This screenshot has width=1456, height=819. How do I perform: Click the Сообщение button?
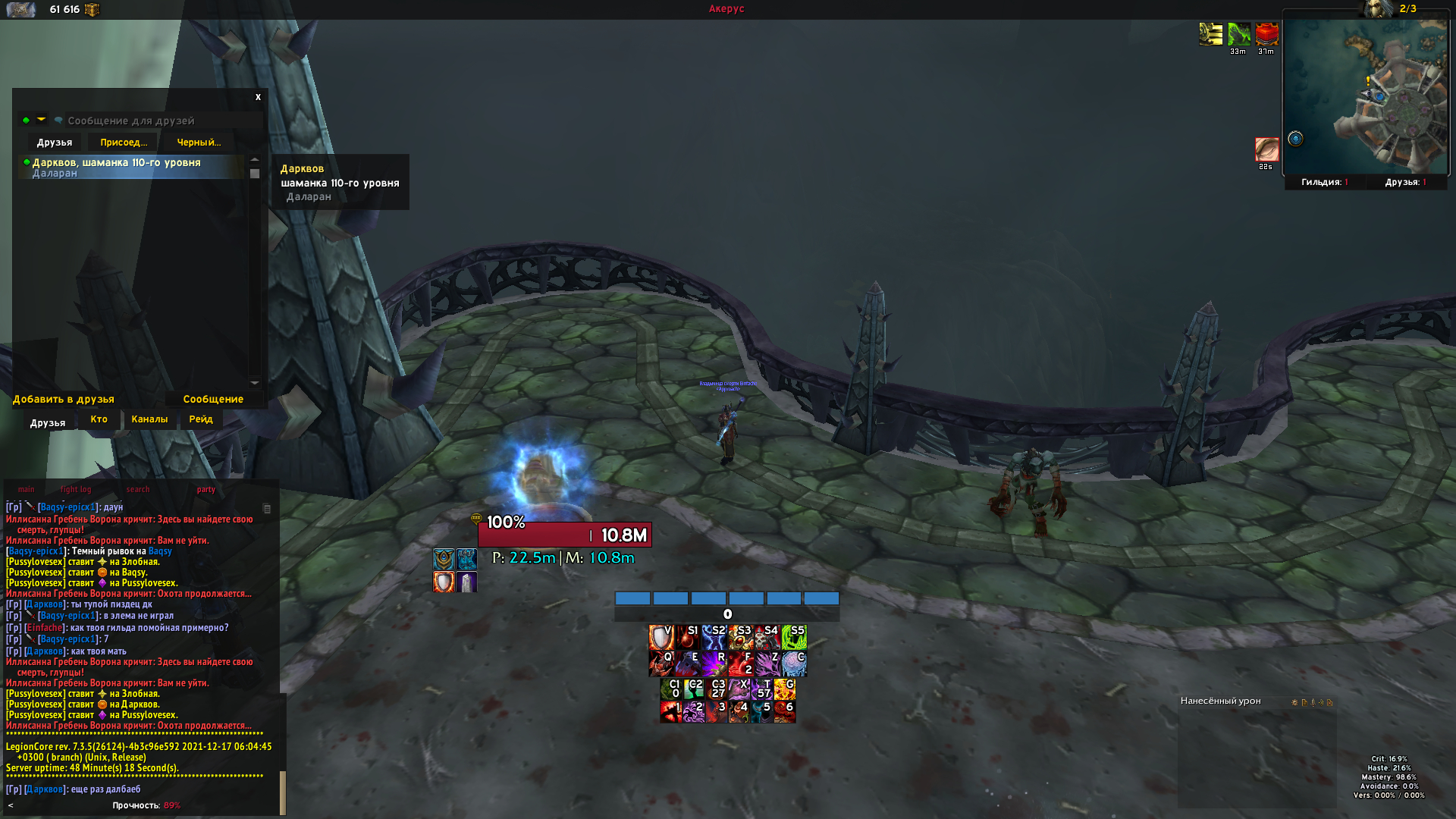[x=213, y=399]
